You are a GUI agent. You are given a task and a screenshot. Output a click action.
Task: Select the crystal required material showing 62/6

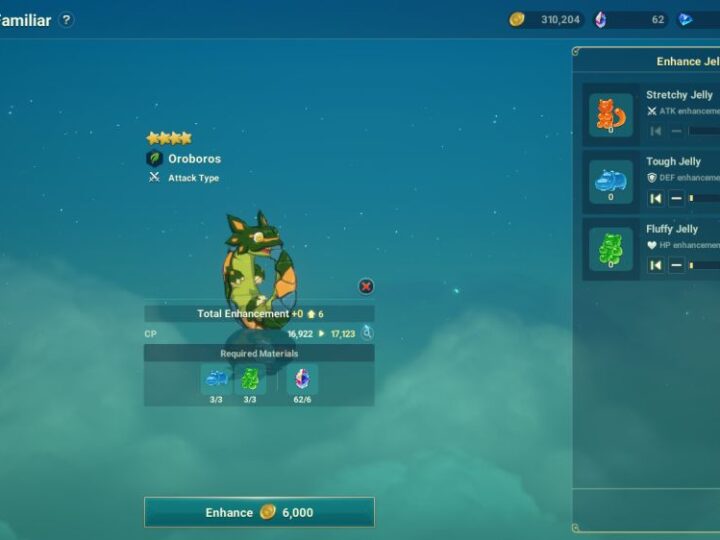pyautogui.click(x=302, y=379)
